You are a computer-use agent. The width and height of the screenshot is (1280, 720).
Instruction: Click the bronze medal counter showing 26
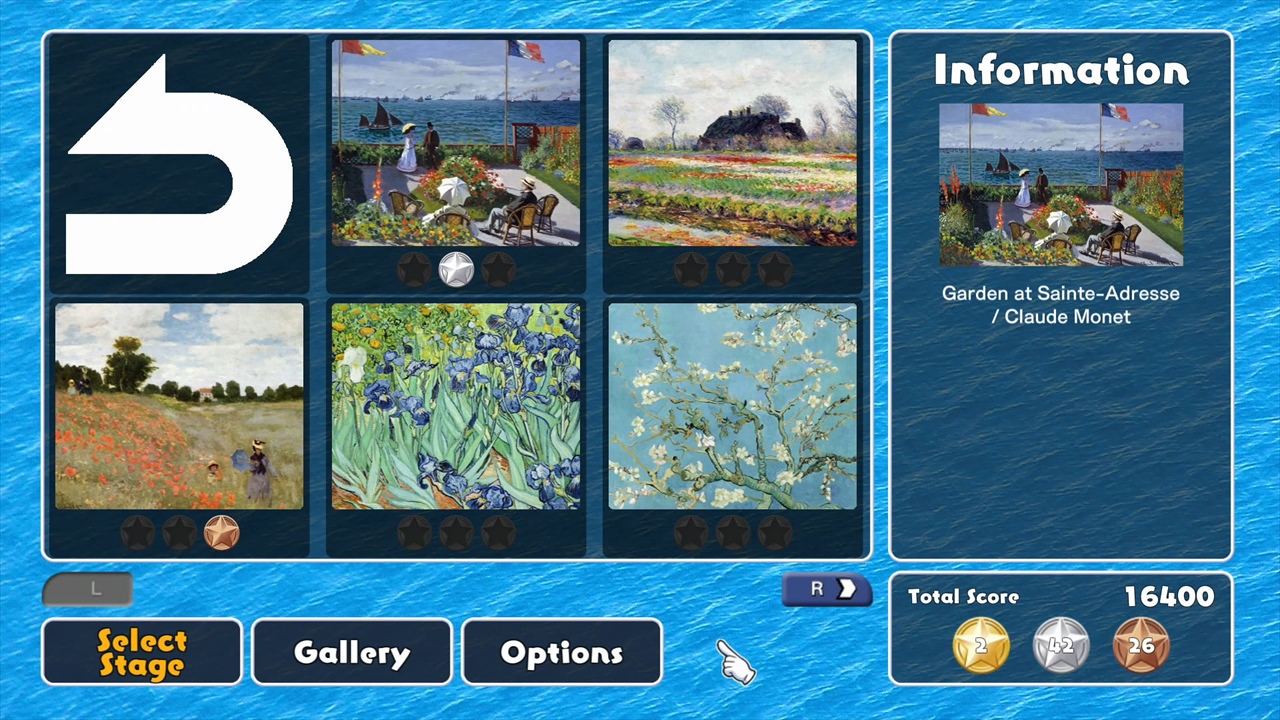click(1141, 645)
